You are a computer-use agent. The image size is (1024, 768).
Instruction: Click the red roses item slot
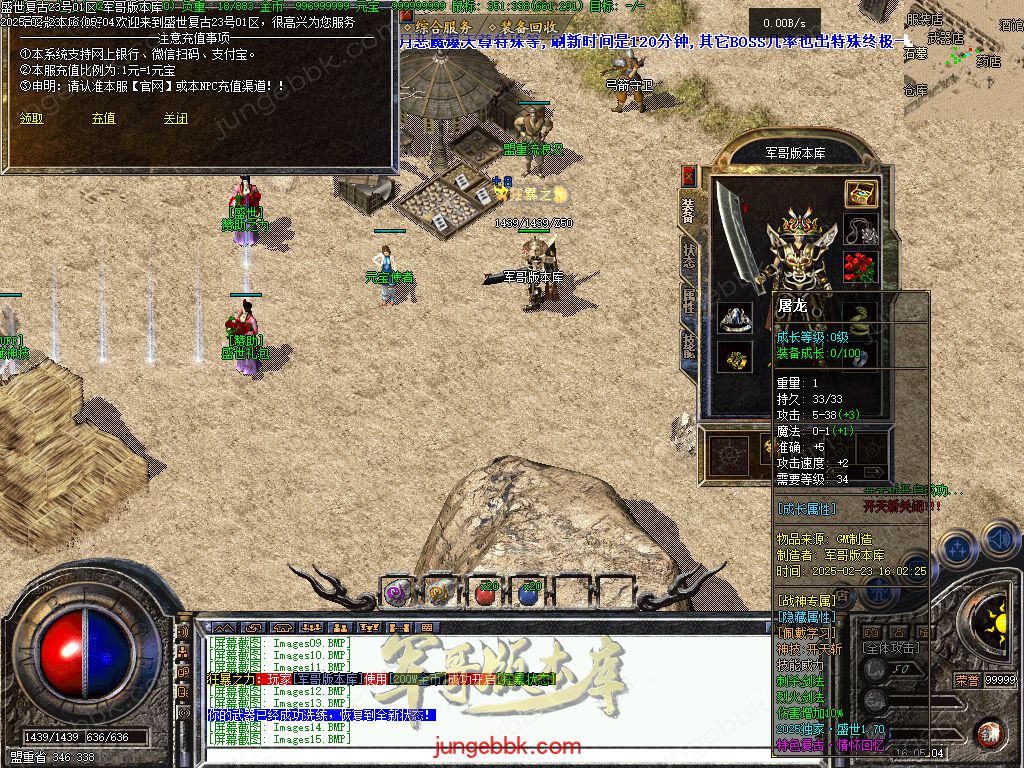pos(859,268)
